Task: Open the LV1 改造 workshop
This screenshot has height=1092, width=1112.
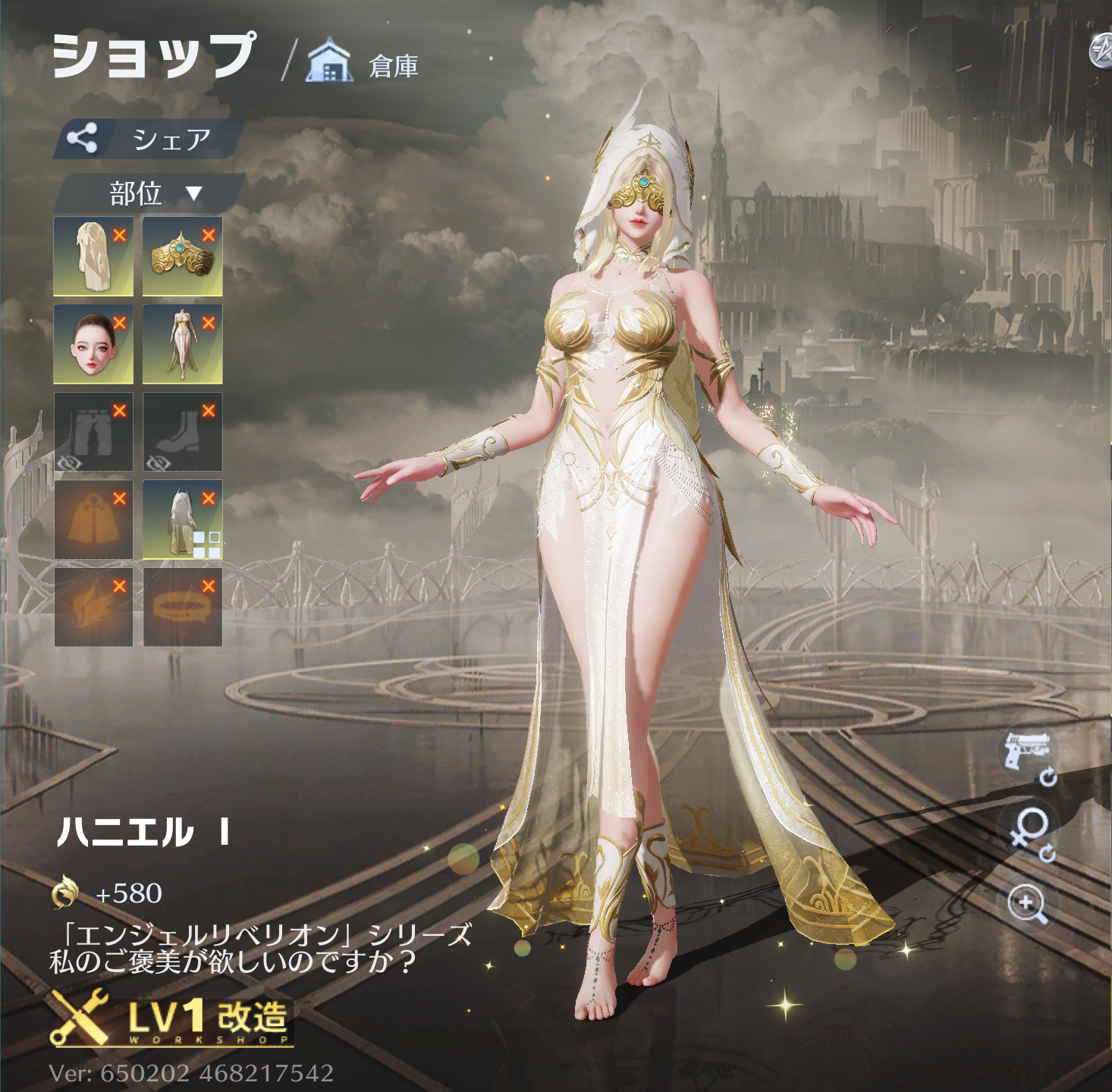Action: [x=171, y=1018]
